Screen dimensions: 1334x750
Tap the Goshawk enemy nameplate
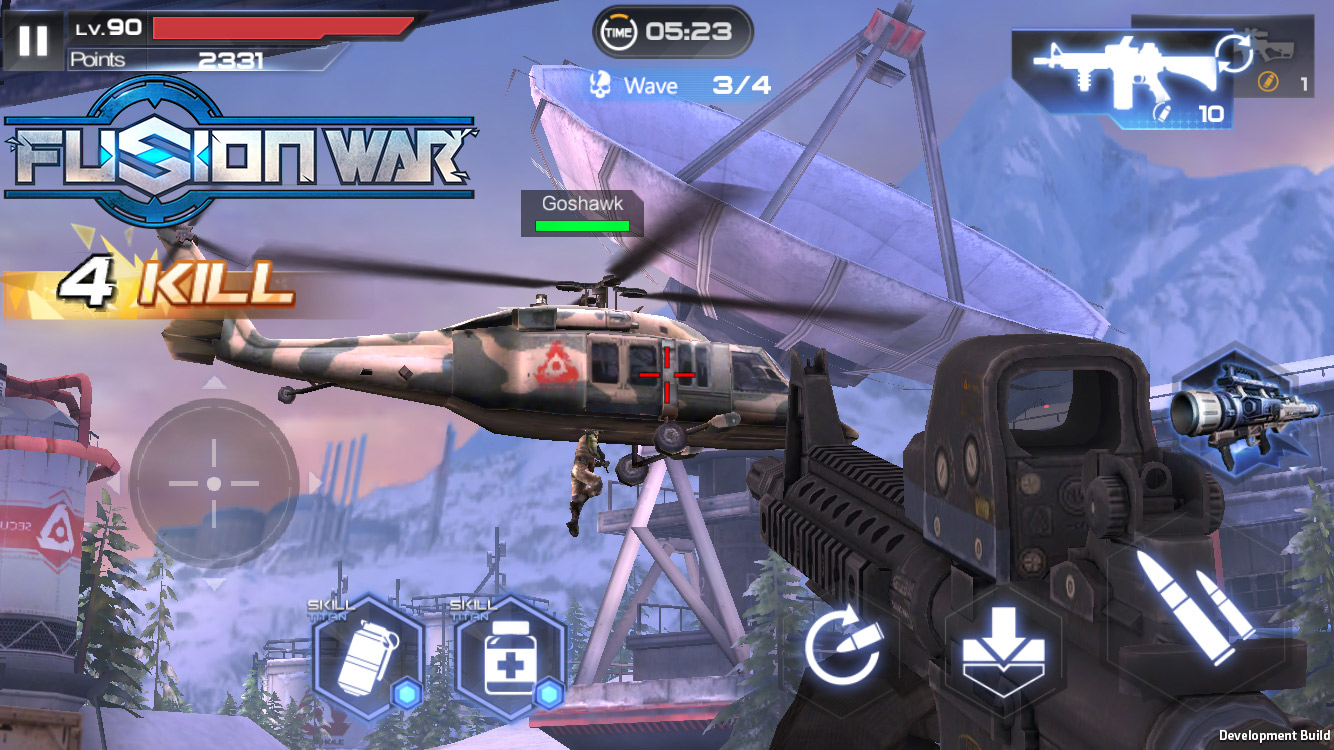(582, 203)
